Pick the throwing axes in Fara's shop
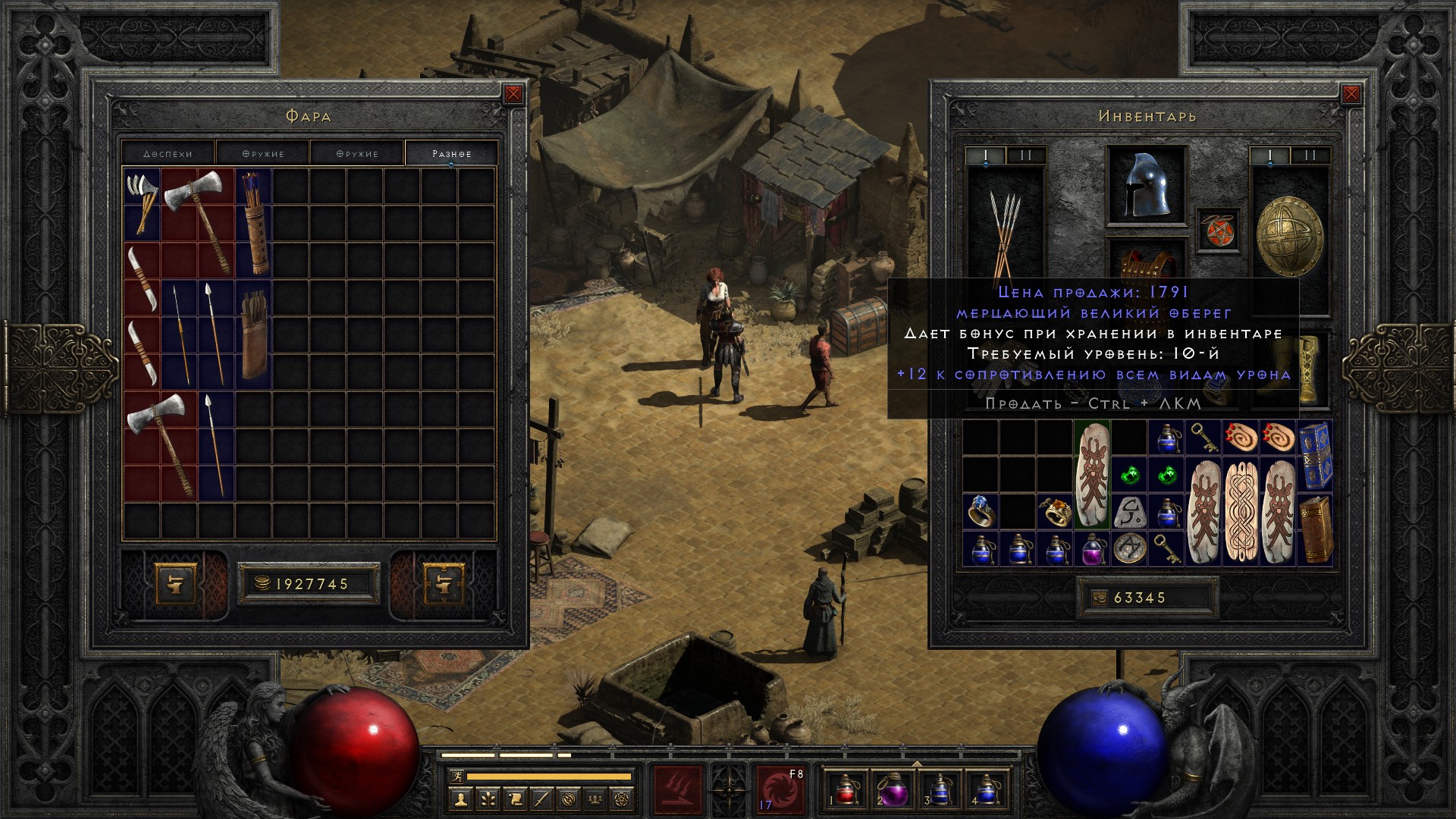 pos(142,203)
